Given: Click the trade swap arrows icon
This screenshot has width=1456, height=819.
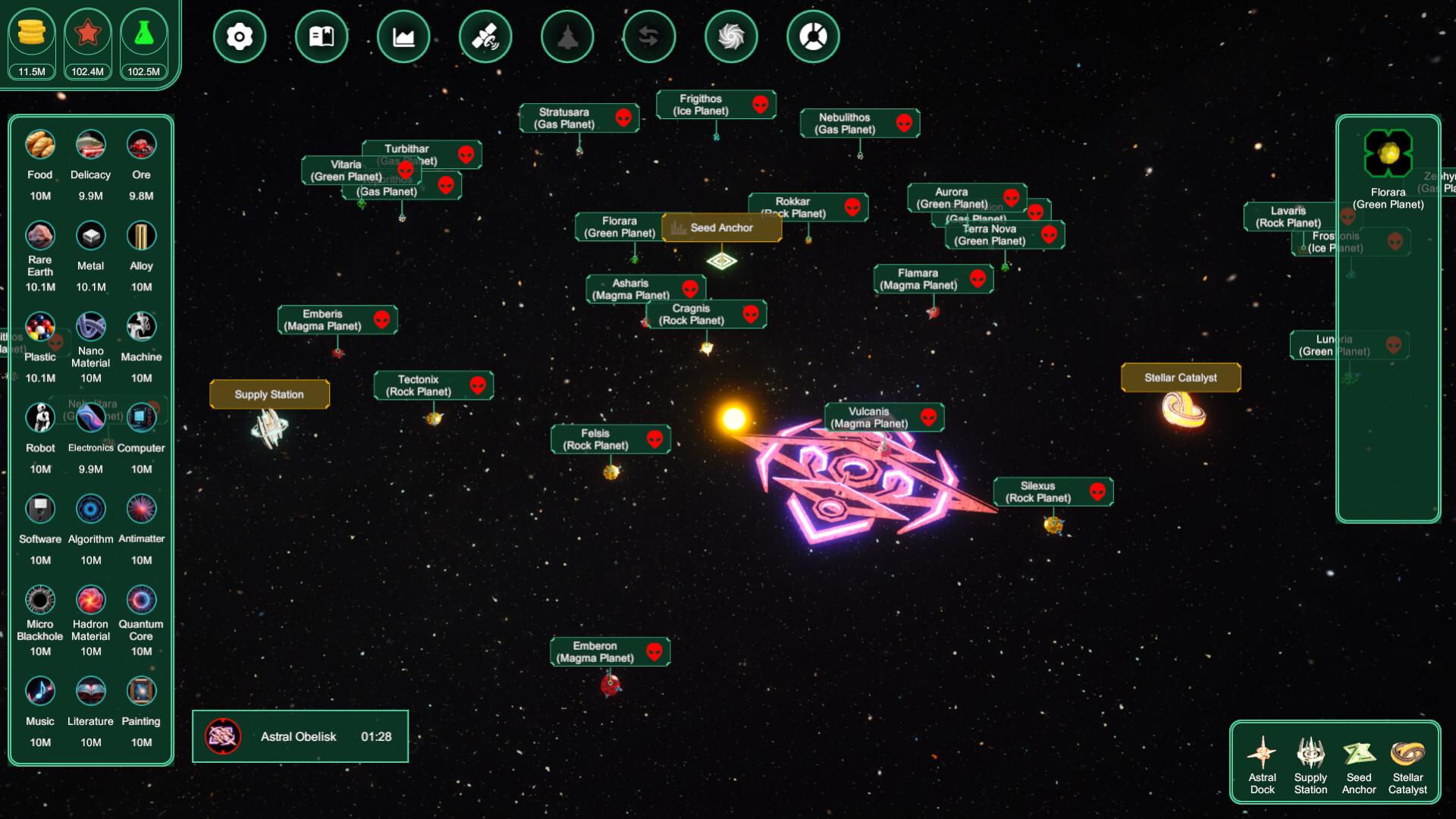Looking at the screenshot, I should 649,36.
